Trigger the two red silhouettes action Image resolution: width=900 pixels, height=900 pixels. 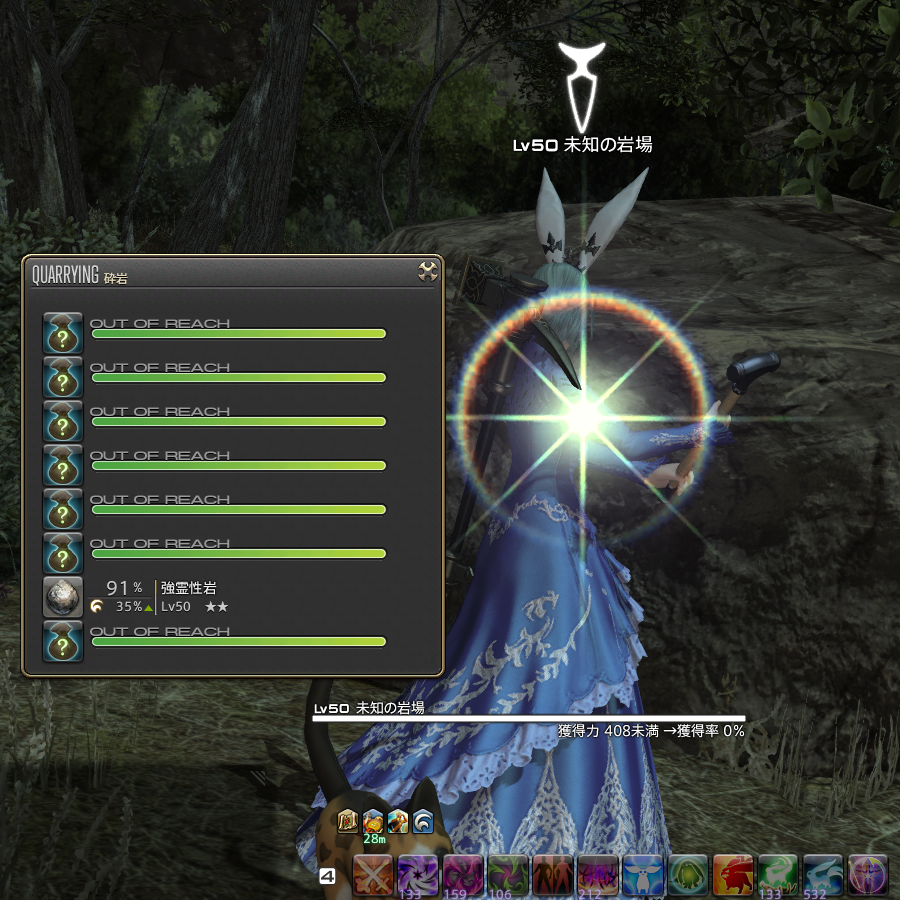tap(552, 875)
